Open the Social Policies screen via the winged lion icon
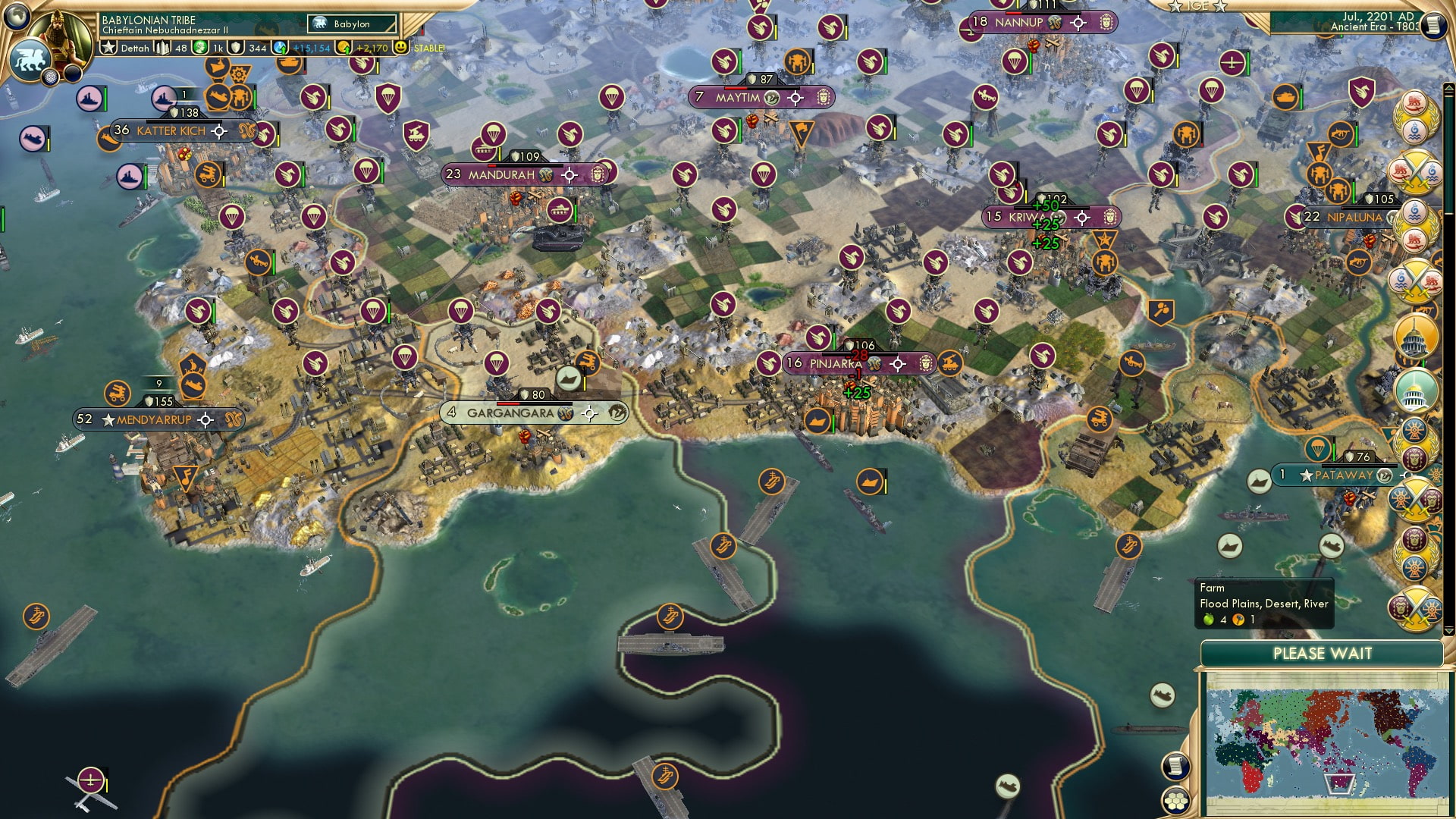 tap(30, 61)
